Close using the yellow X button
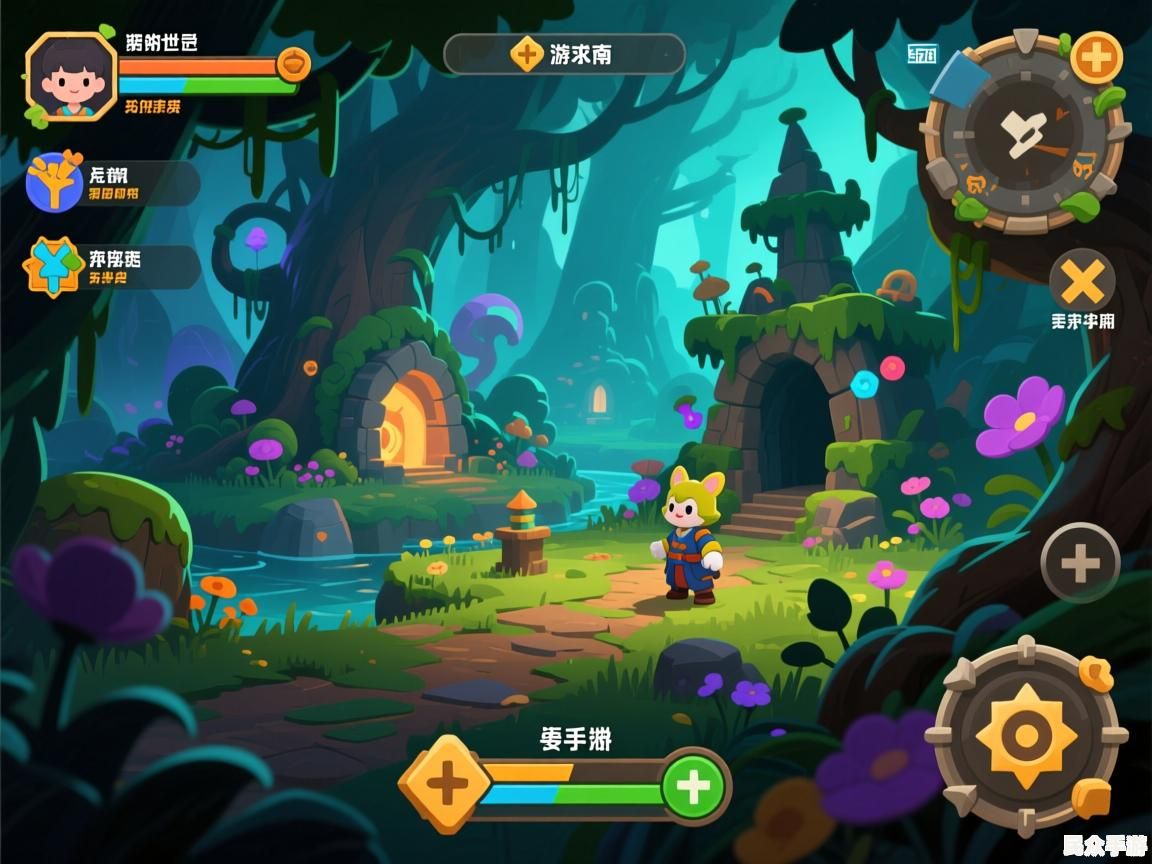The width and height of the screenshot is (1152, 864). (1082, 281)
